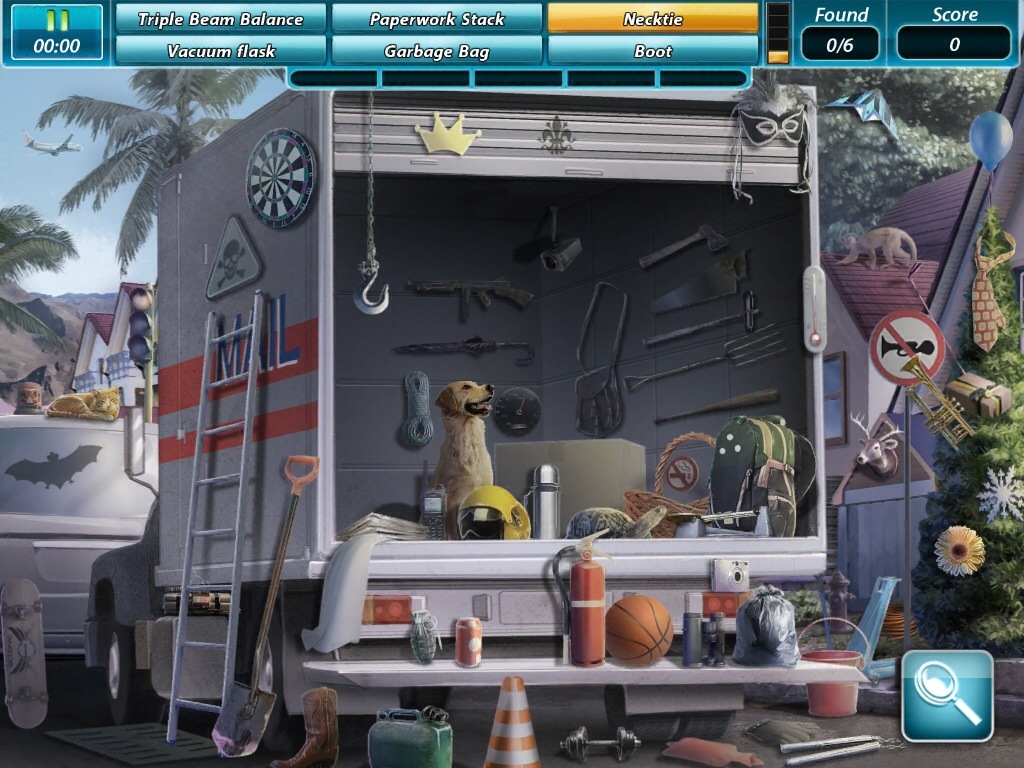The height and width of the screenshot is (768, 1024).
Task: Select Vacuum flask in the item list
Action: (220, 51)
